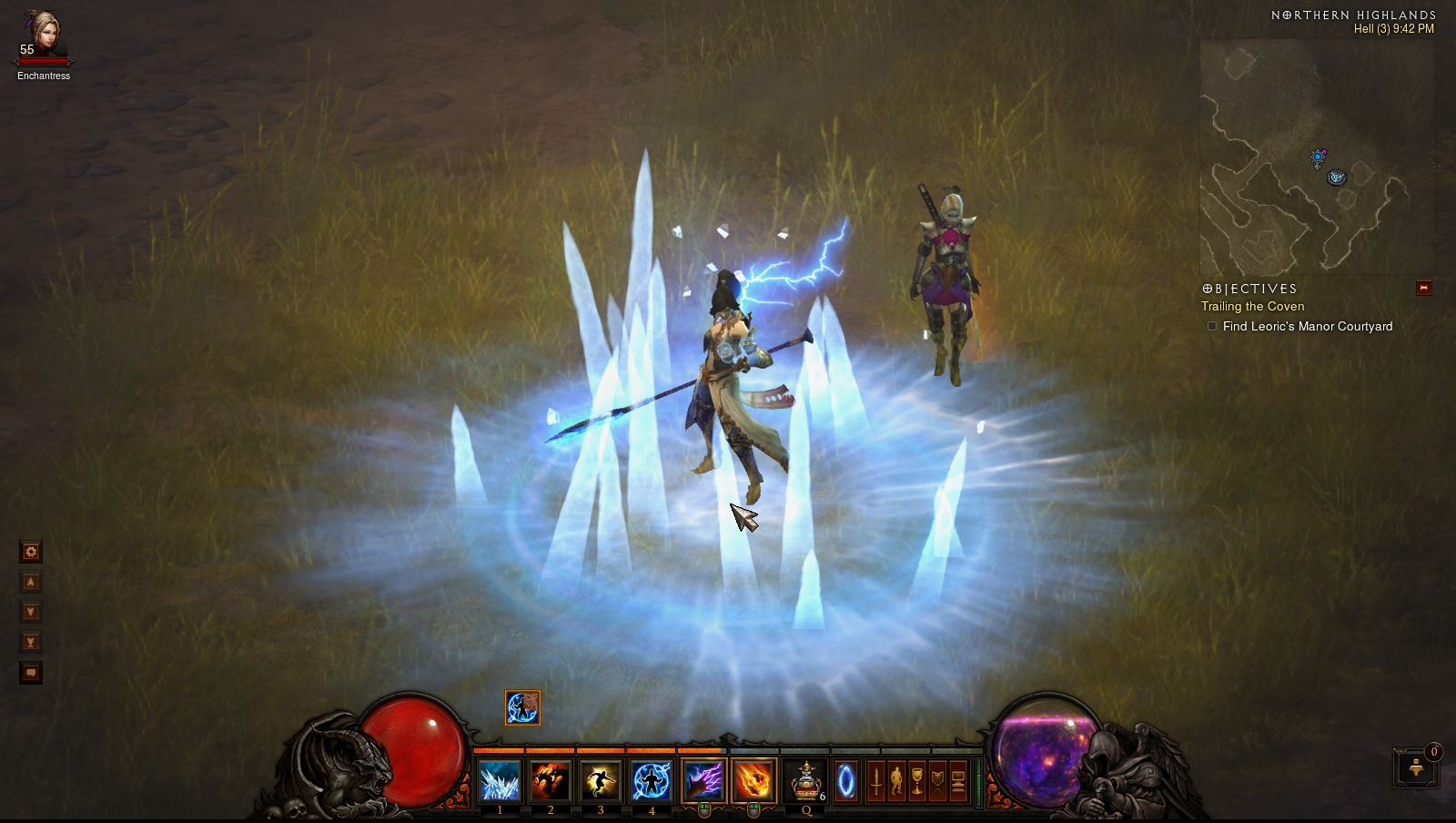Activate the ice shards skill in slot 1
The height and width of the screenshot is (823, 1456).
(x=500, y=781)
